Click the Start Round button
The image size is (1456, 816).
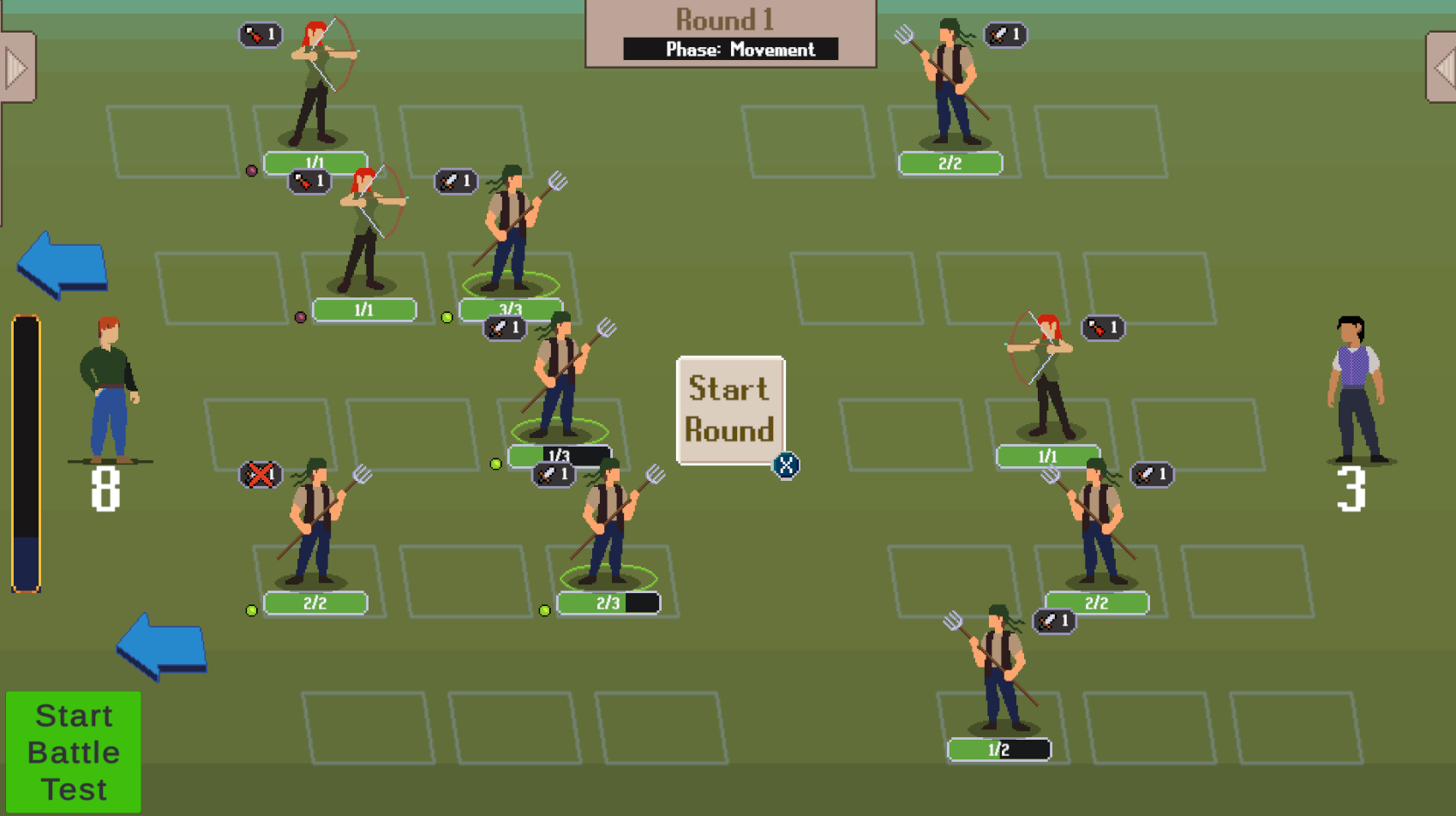[x=730, y=410]
